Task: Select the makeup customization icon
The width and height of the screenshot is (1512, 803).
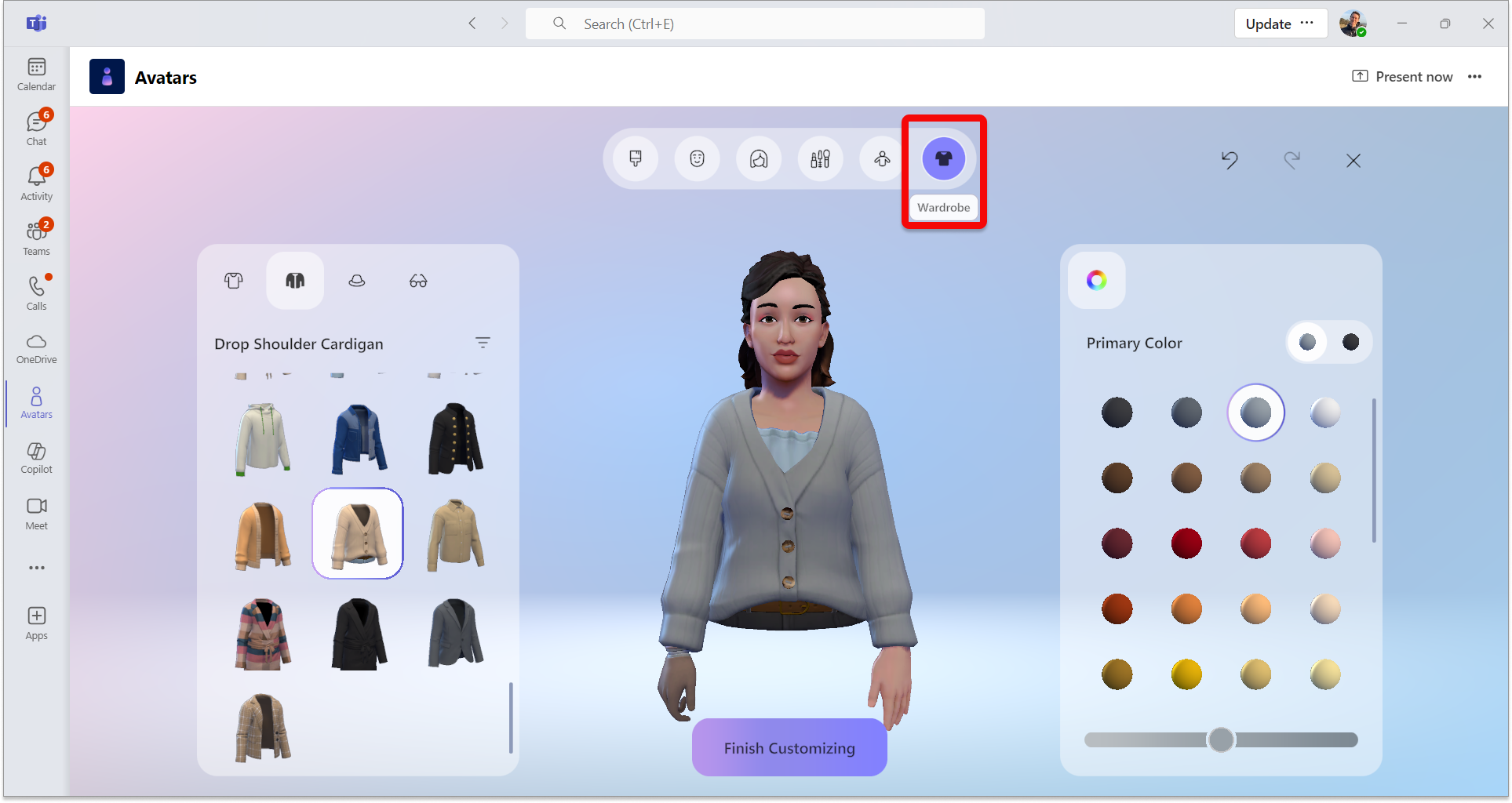Action: (820, 158)
